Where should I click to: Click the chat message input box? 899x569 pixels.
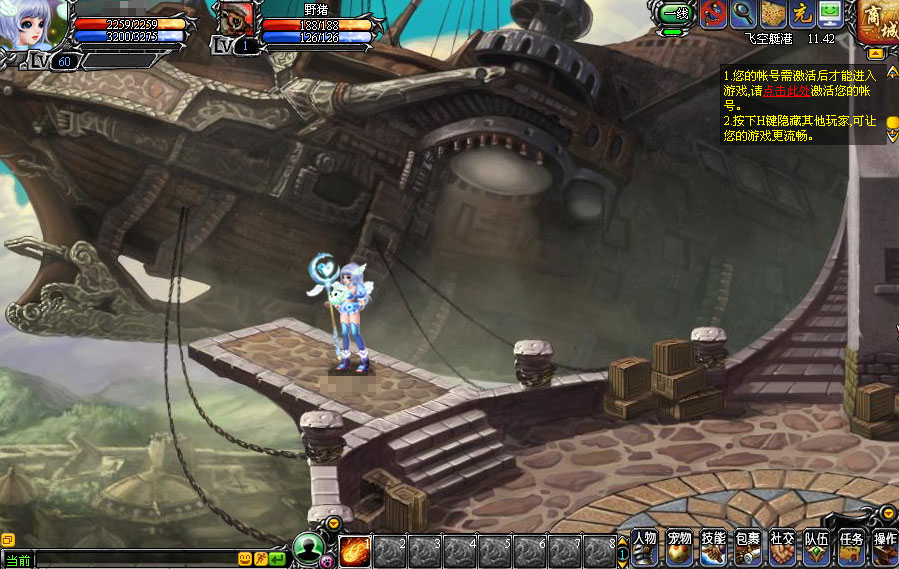point(135,559)
